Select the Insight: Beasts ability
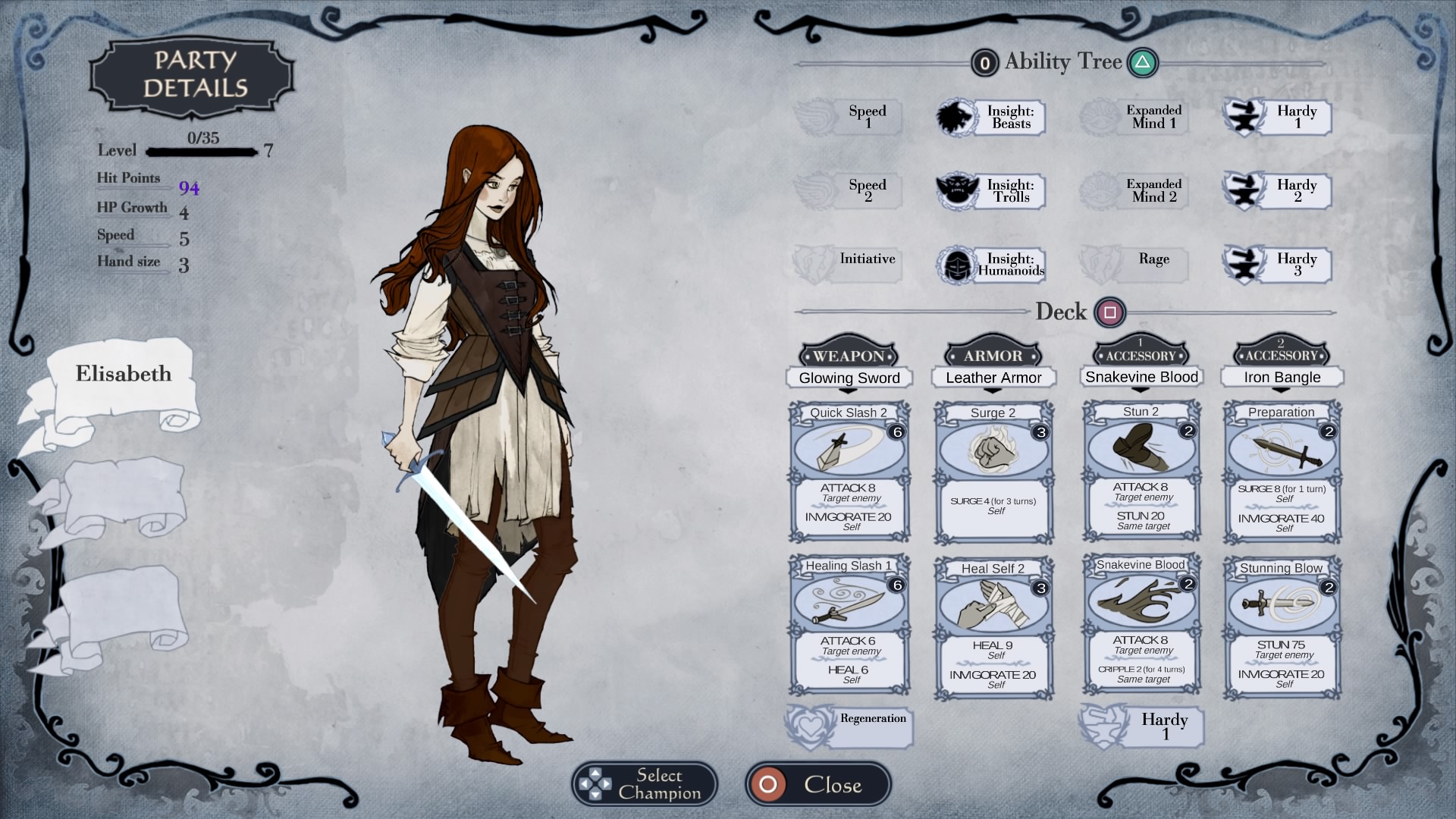The image size is (1456, 819). tap(992, 118)
